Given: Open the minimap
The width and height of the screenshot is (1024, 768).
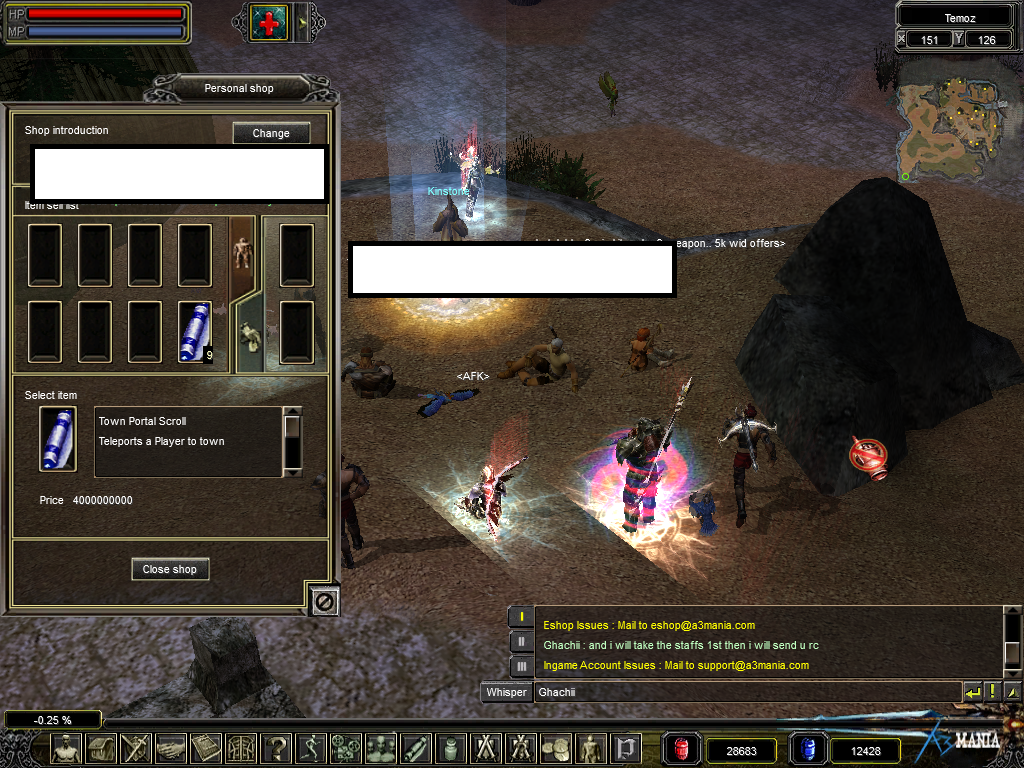Looking at the screenshot, I should click(x=950, y=132).
